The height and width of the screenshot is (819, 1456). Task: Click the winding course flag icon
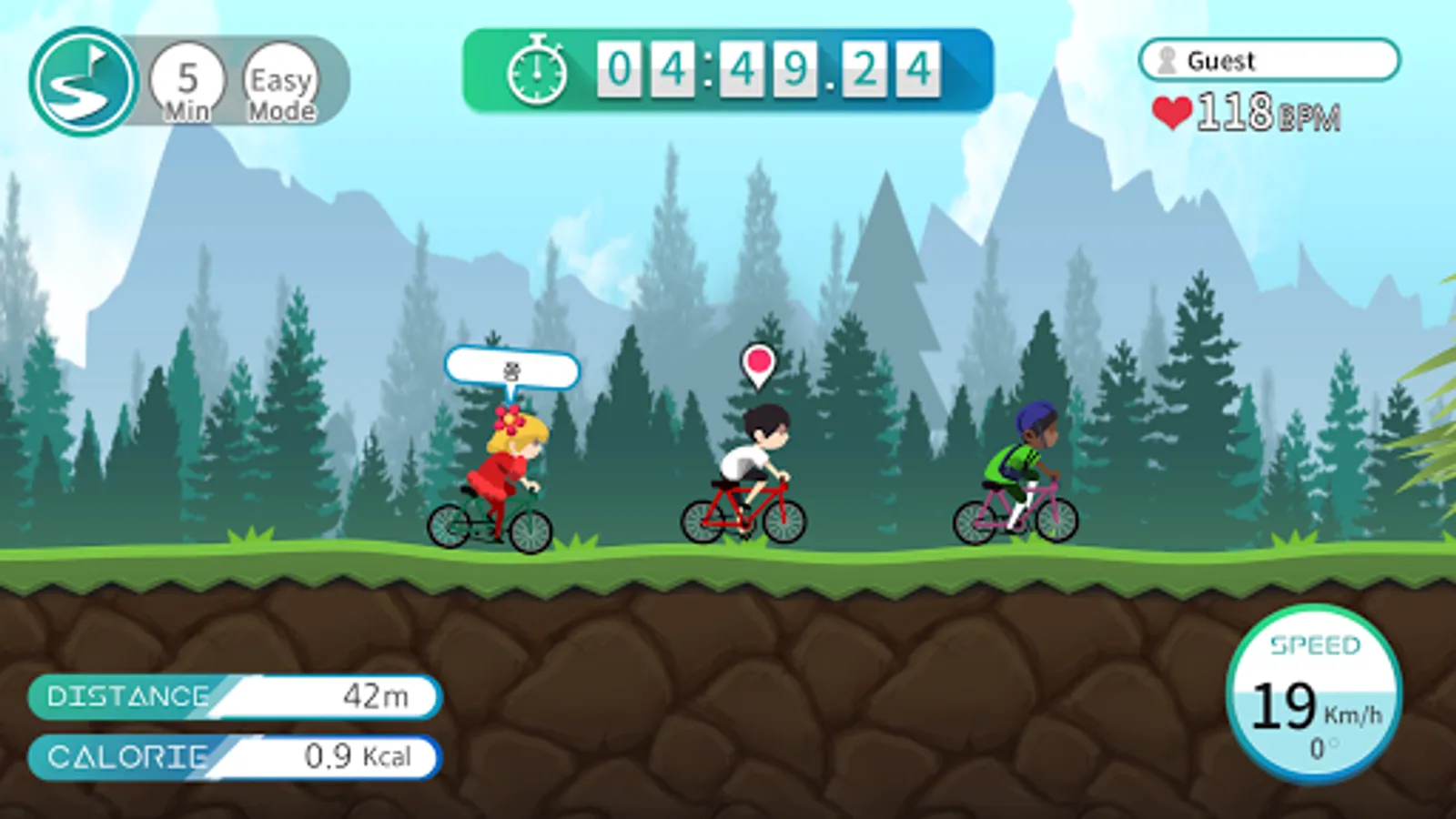coord(83,82)
